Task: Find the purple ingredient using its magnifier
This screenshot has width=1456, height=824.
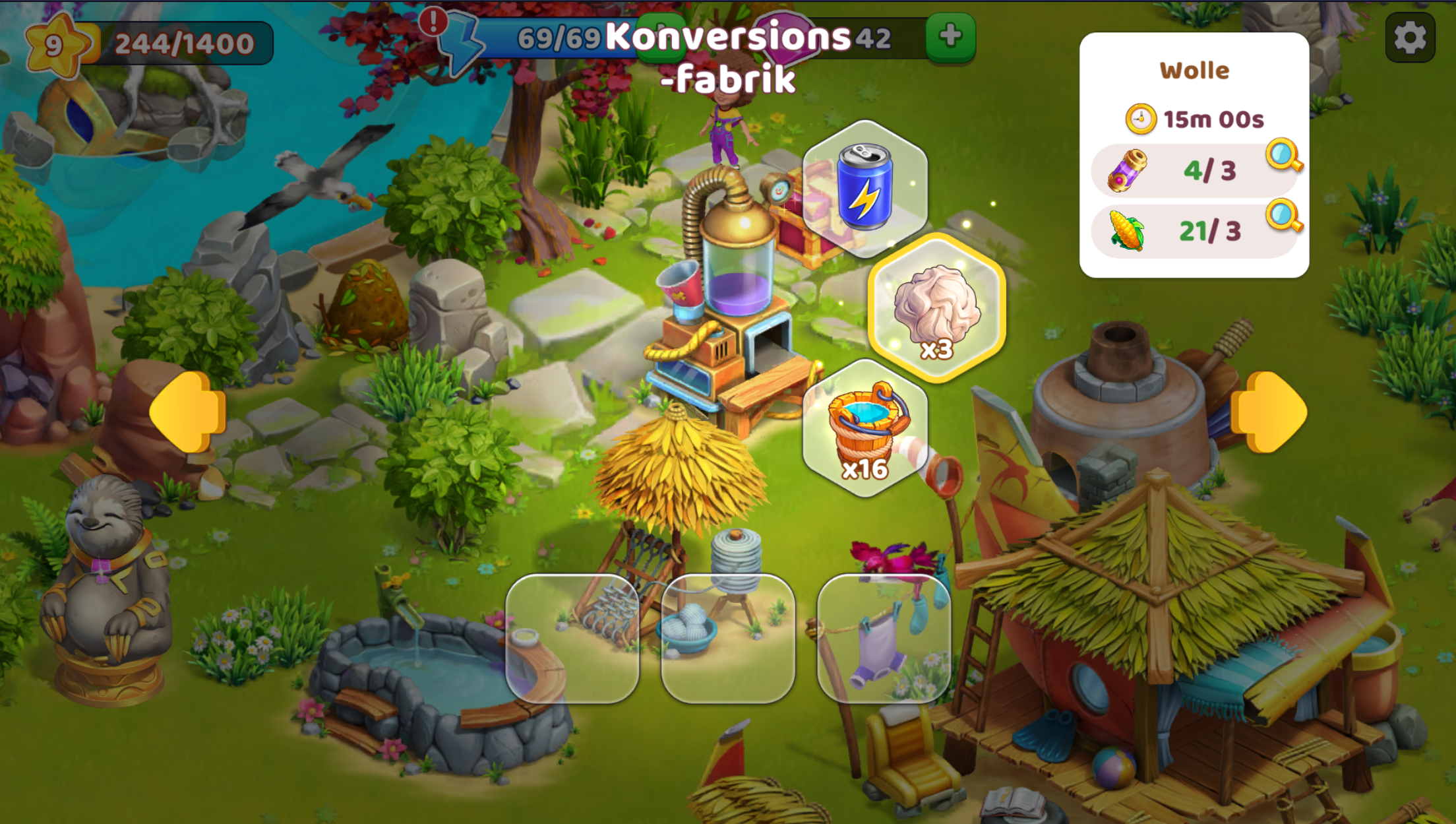Action: tap(1283, 156)
